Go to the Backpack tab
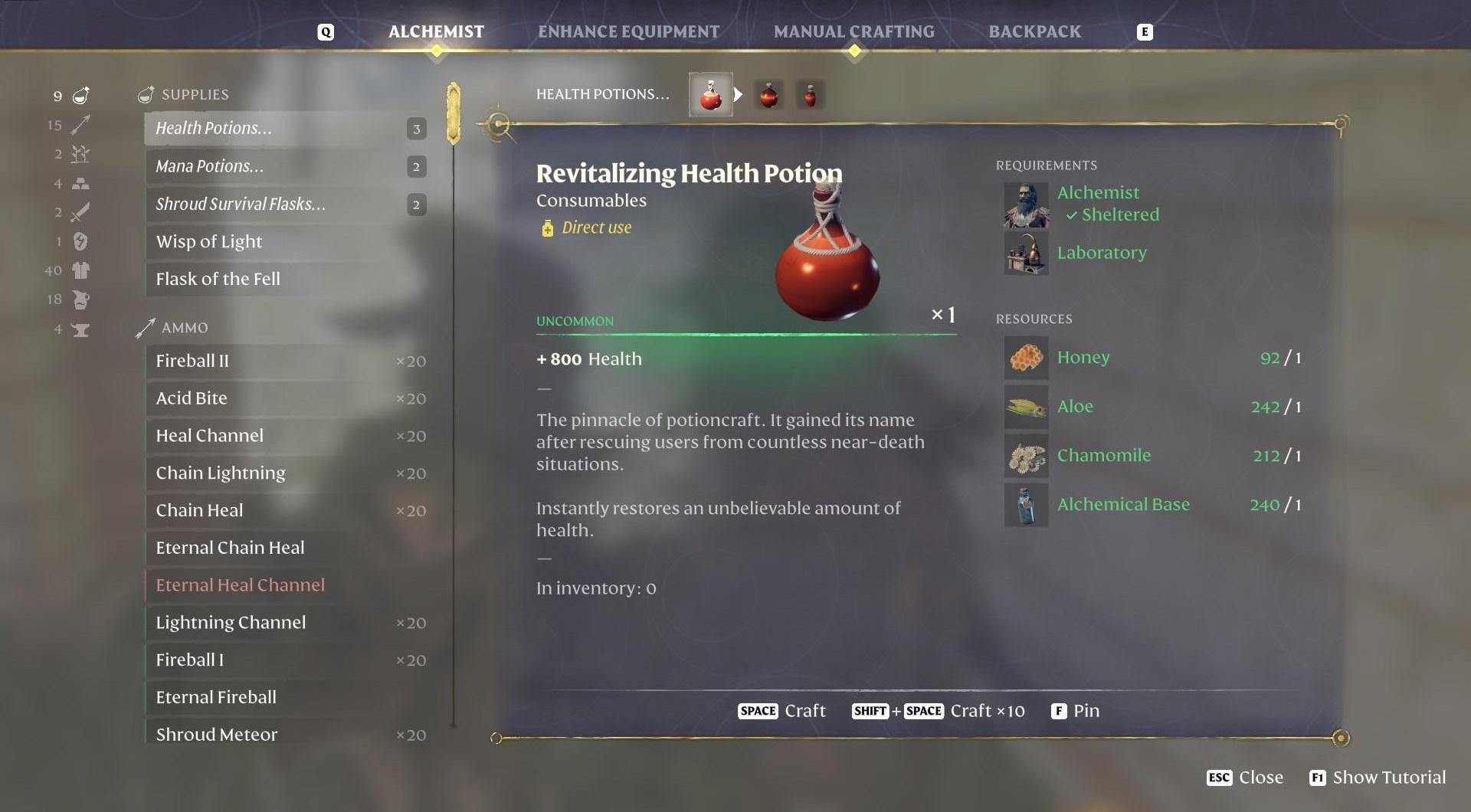Screen dimensions: 1471x812 (x=1034, y=31)
